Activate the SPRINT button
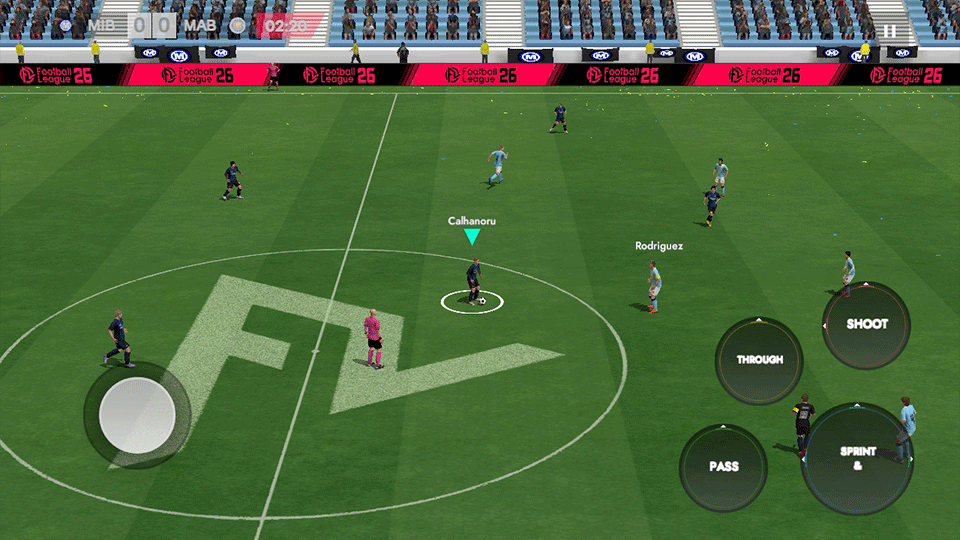Viewport: 960px width, 540px height. (857, 459)
